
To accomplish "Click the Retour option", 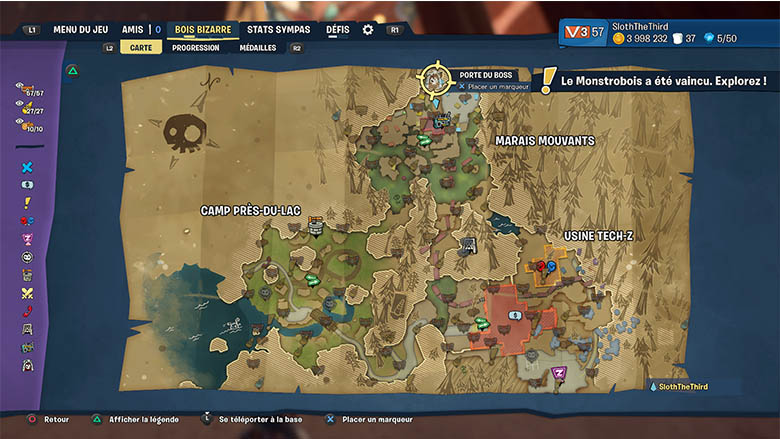I will (x=50, y=420).
